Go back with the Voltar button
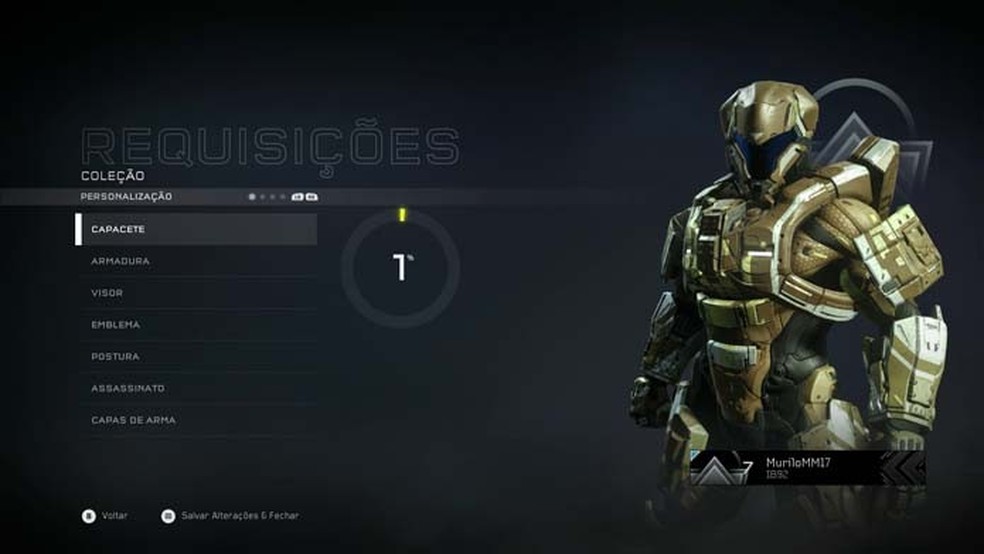Image resolution: width=984 pixels, height=554 pixels. click(x=106, y=516)
